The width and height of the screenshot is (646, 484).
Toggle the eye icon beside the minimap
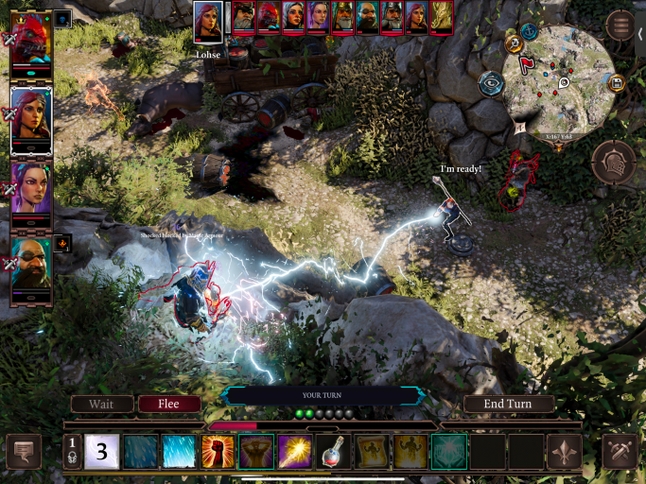[x=491, y=84]
